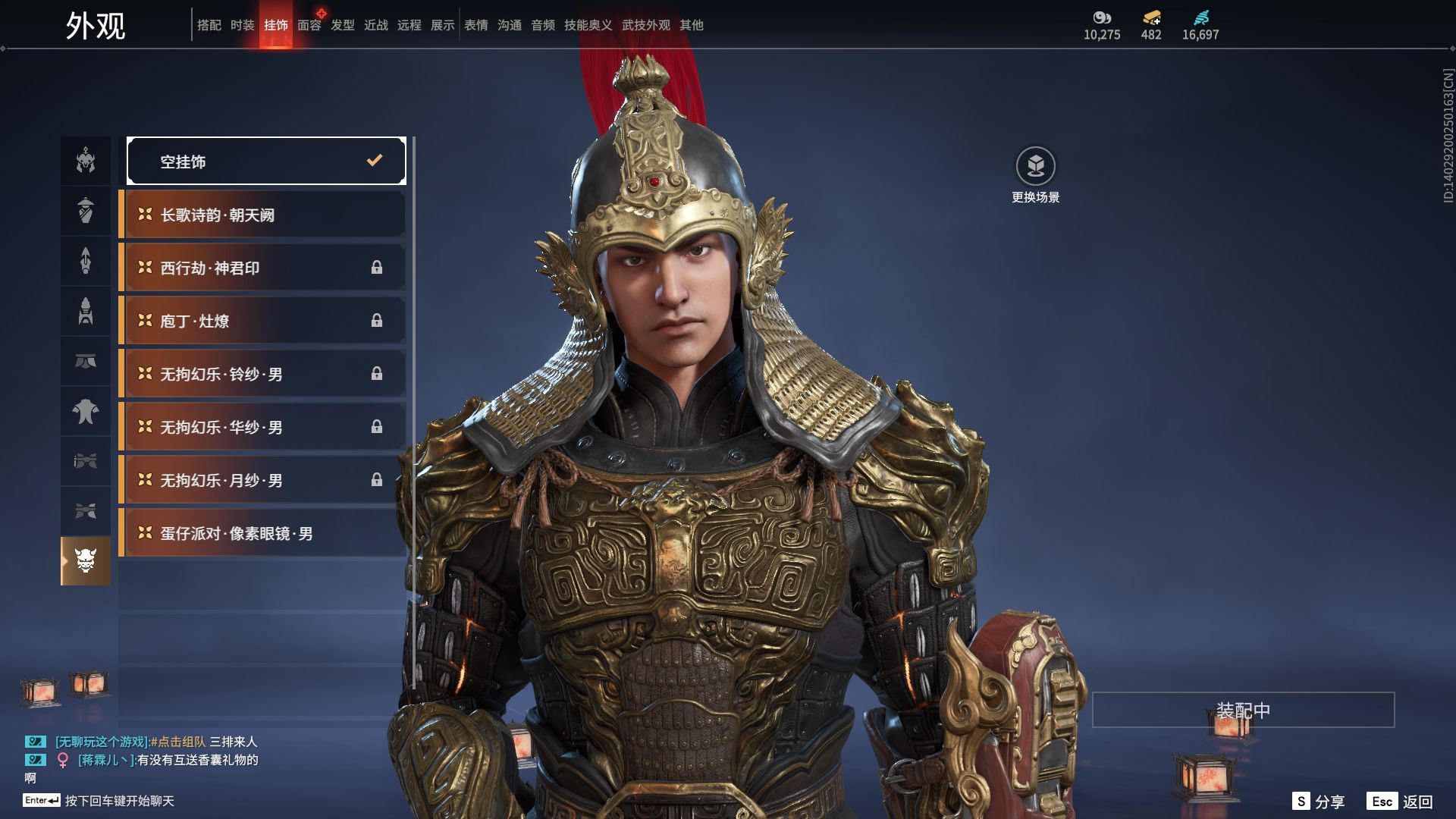This screenshot has height=819, width=1456.
Task: Select 庖丁·灶燎 from the list
Action: point(262,321)
